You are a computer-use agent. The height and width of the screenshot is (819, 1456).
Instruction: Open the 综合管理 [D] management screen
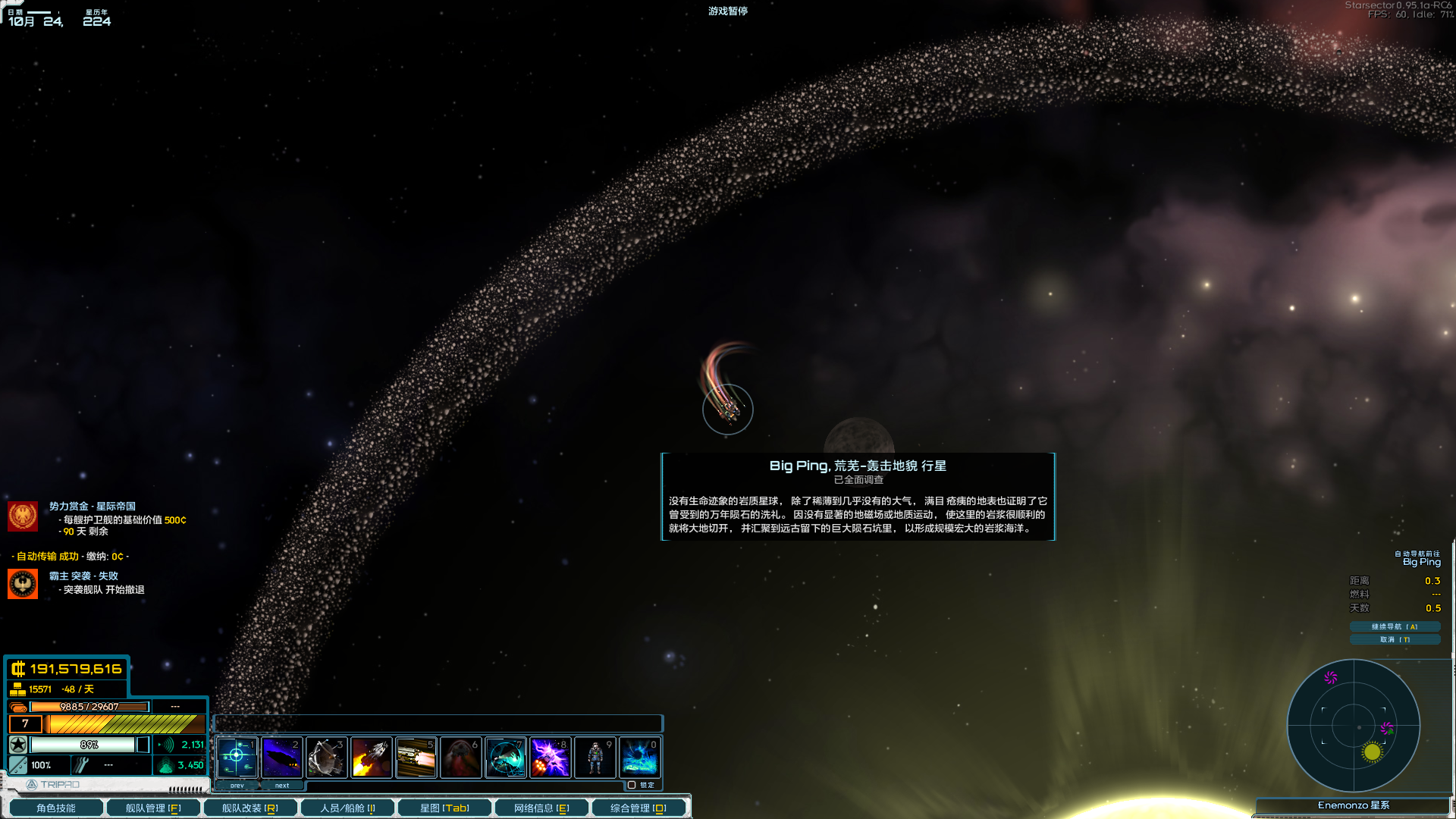click(x=639, y=808)
